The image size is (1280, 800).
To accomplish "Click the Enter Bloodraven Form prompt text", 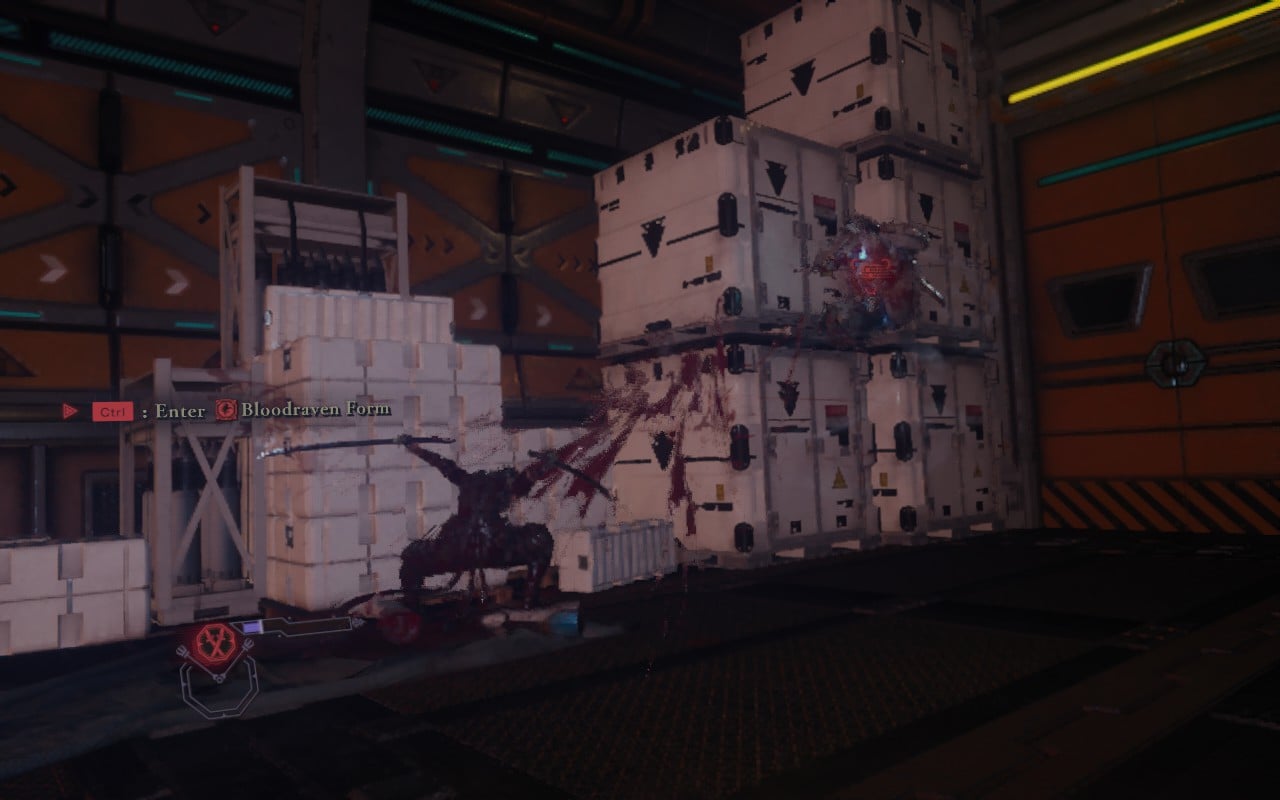I will click(x=182, y=410).
